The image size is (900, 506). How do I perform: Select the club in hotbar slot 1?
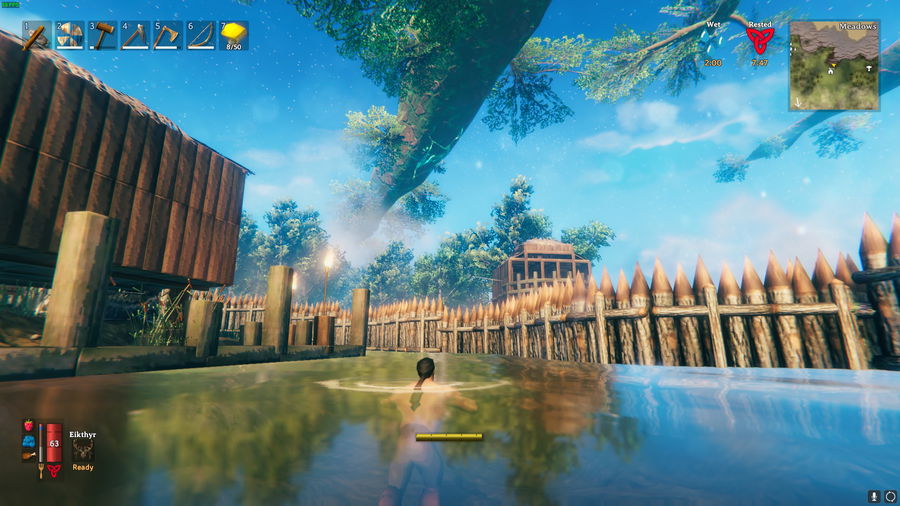pos(37,37)
